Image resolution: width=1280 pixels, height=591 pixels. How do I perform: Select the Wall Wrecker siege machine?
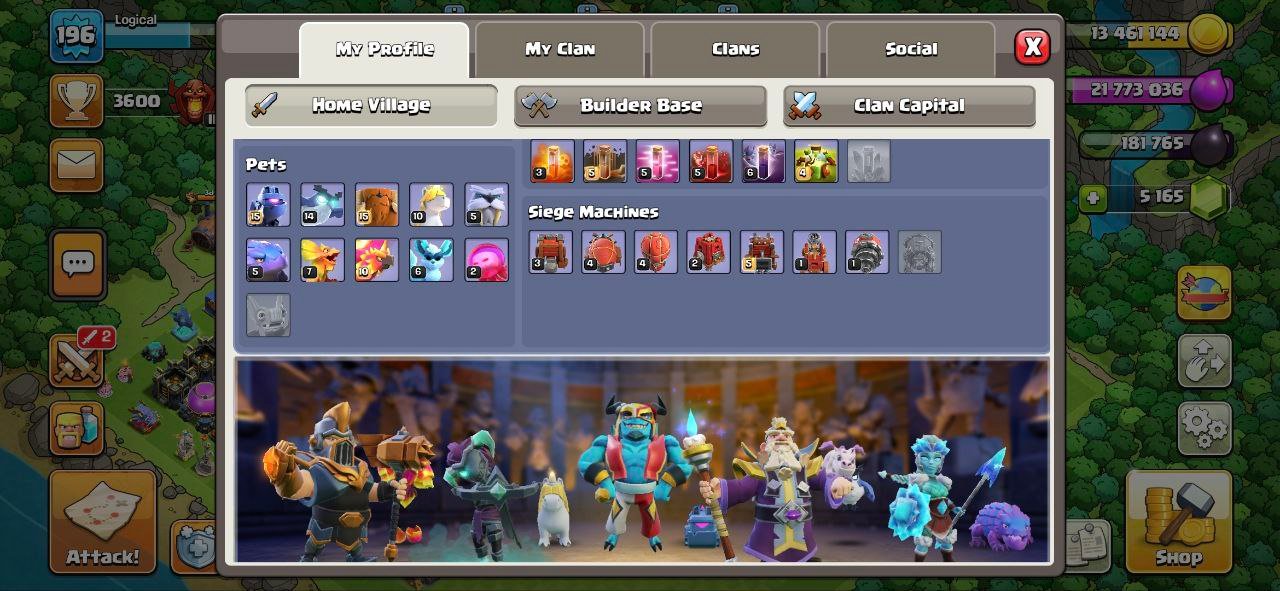550,252
